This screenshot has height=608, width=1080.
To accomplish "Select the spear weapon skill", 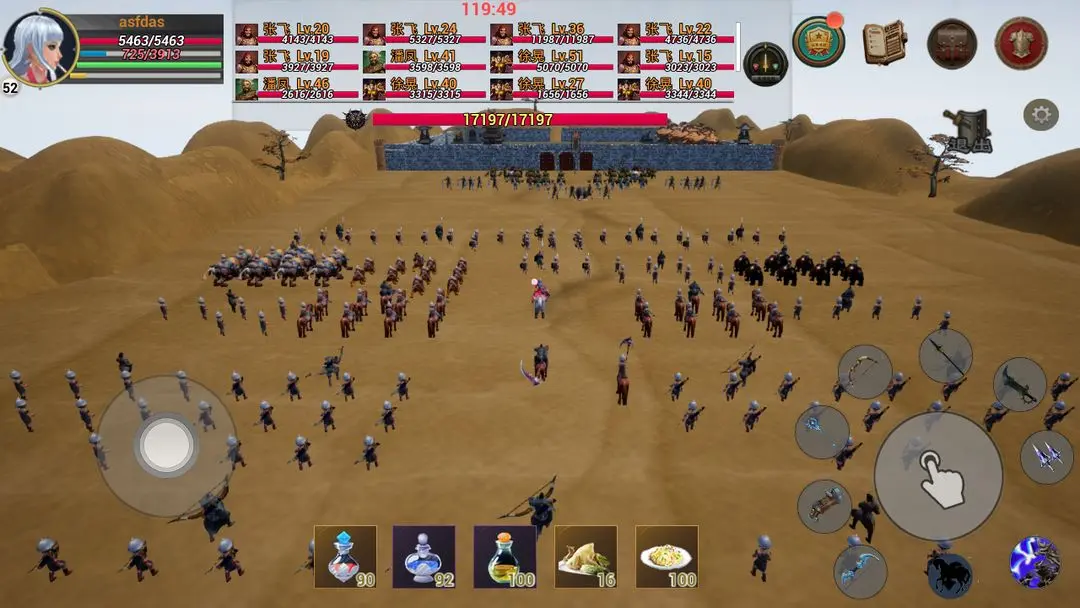I will pyautogui.click(x=945, y=356).
